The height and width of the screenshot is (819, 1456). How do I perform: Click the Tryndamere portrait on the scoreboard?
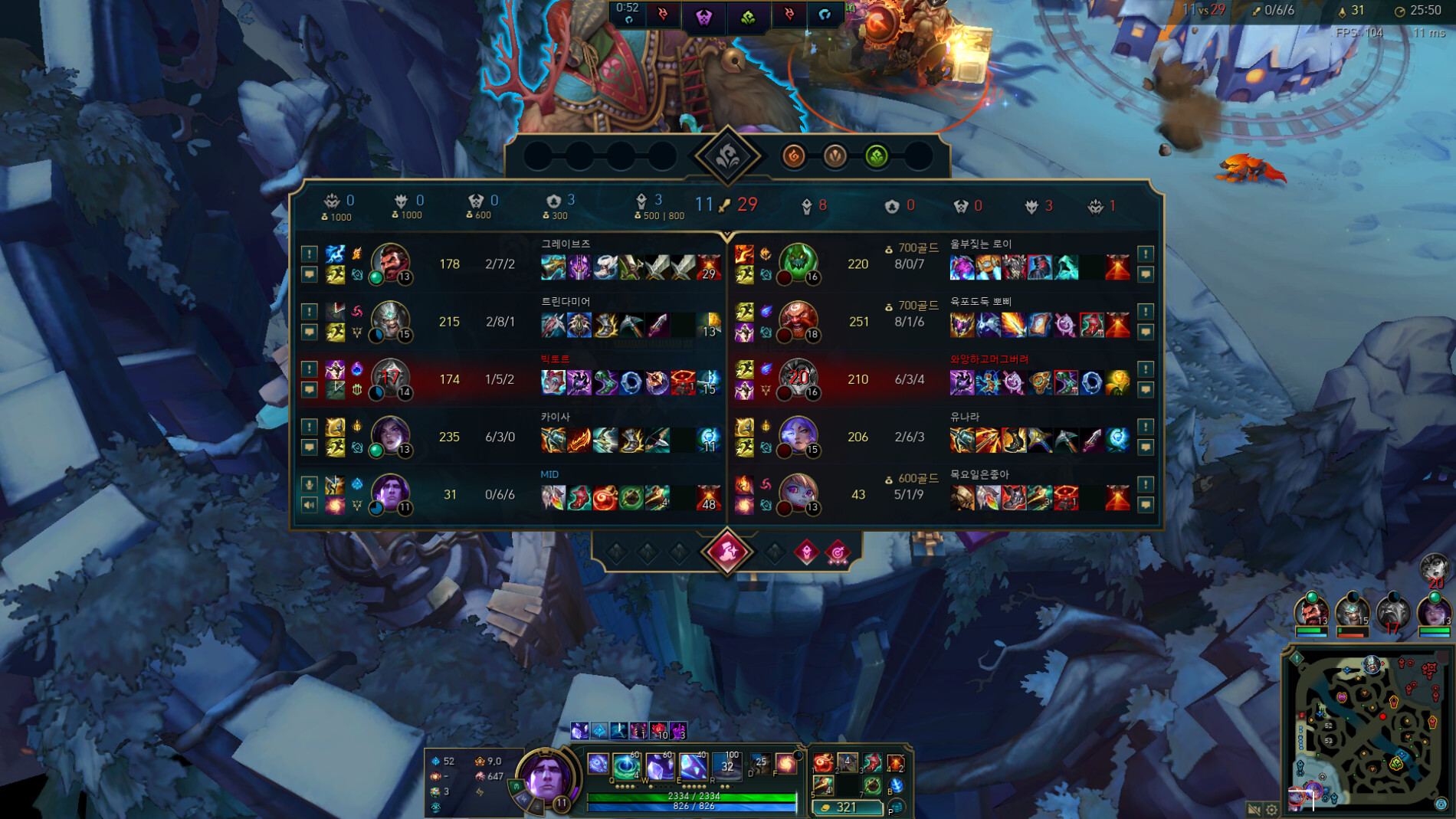click(x=390, y=321)
